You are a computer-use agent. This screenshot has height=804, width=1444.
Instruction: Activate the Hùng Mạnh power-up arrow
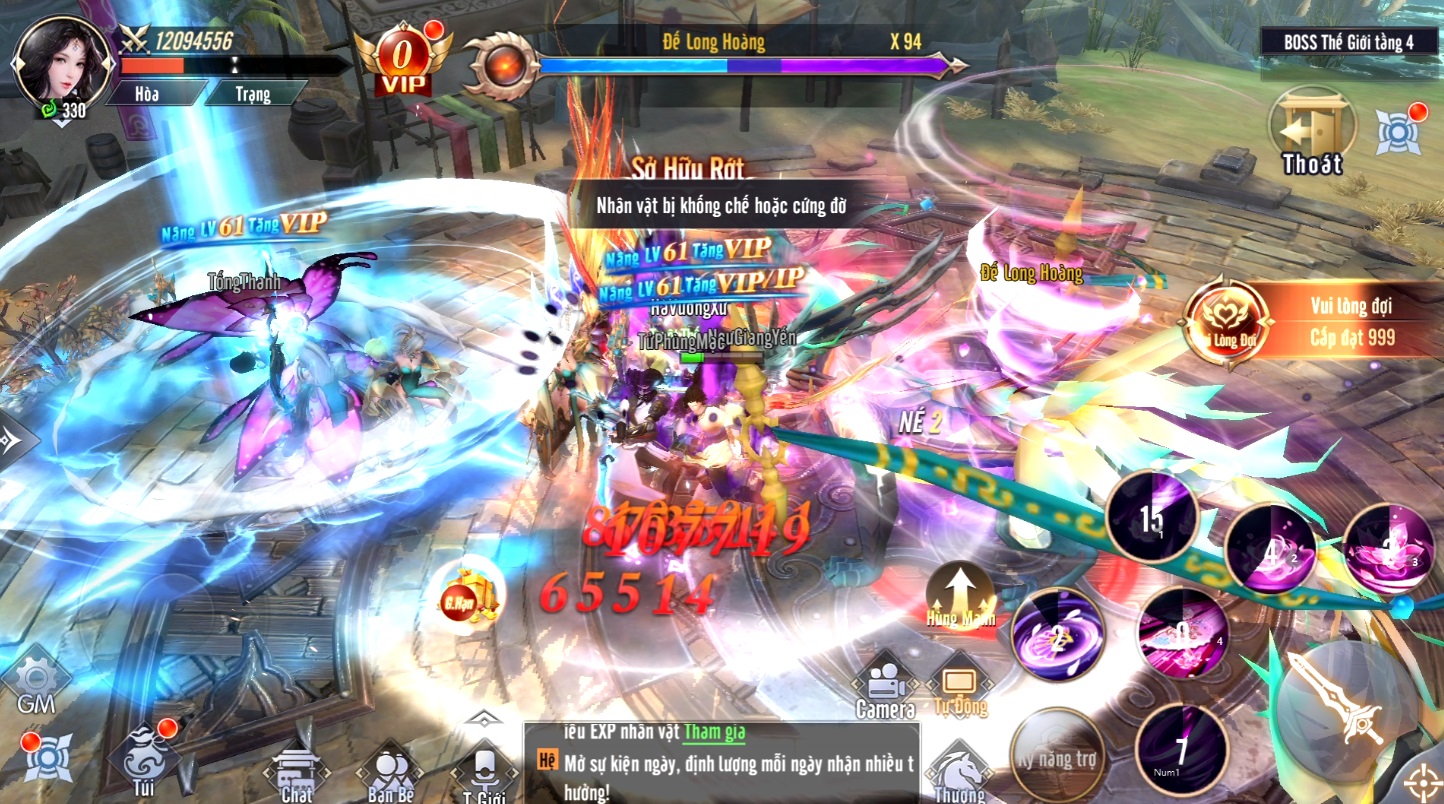coord(960,594)
